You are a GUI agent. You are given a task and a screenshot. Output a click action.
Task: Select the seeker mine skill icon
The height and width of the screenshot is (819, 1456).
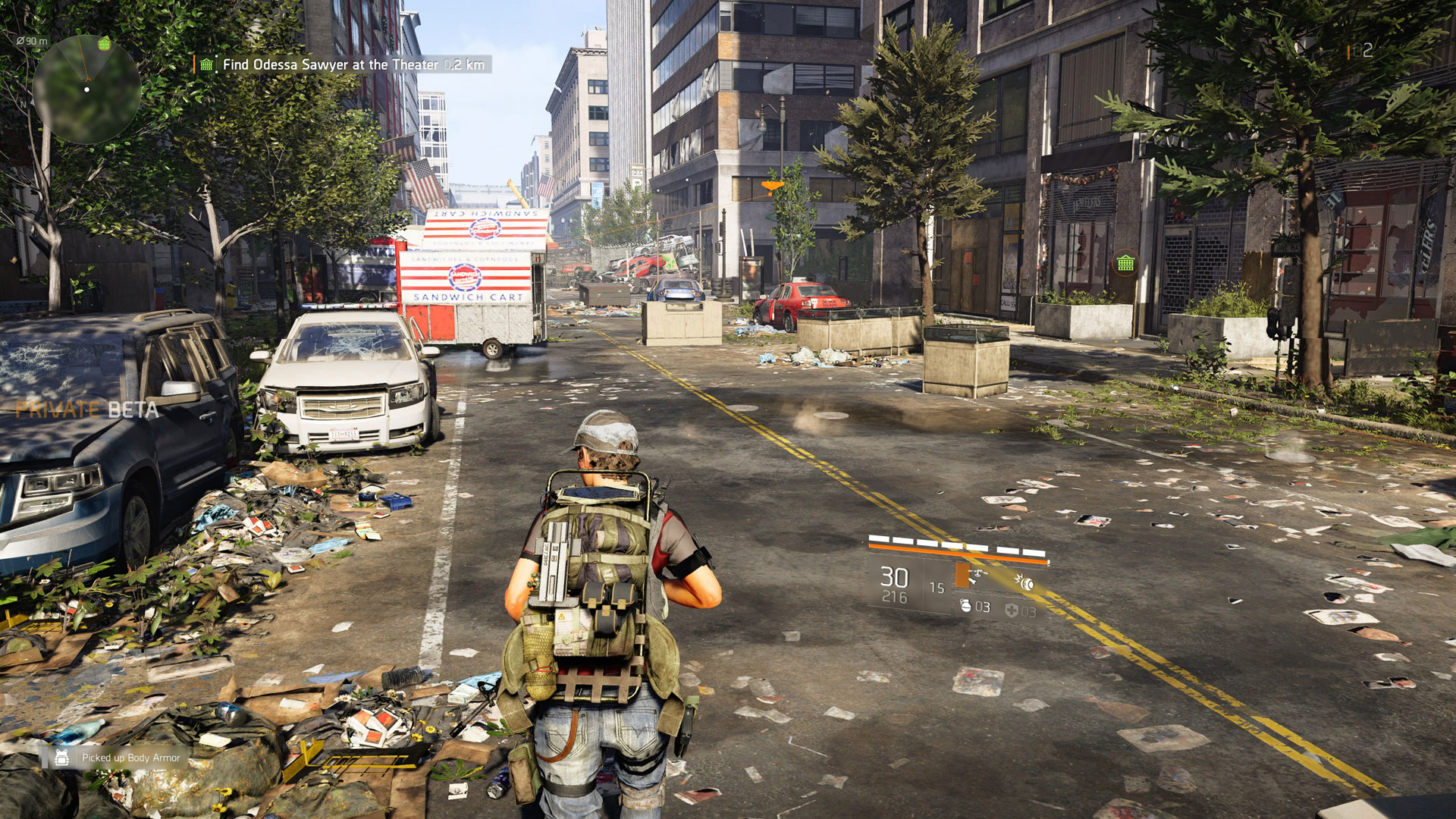point(1025,584)
